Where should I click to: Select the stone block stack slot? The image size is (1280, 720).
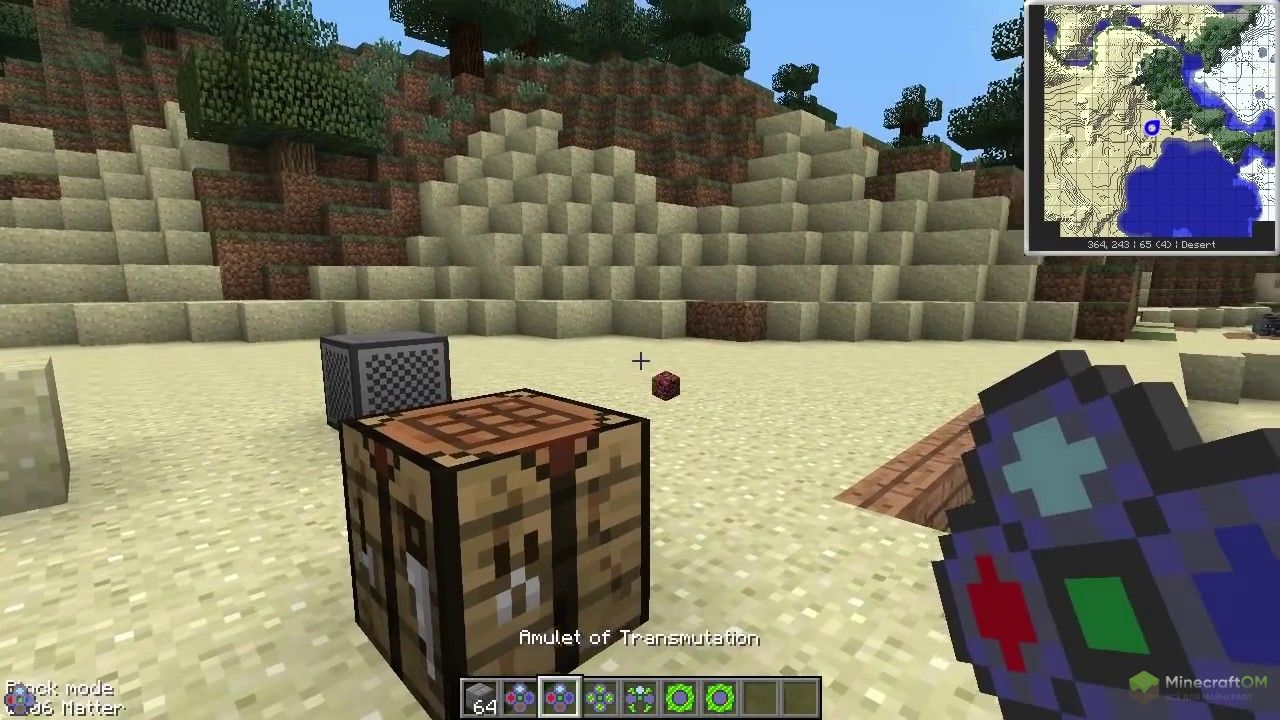pyautogui.click(x=481, y=697)
